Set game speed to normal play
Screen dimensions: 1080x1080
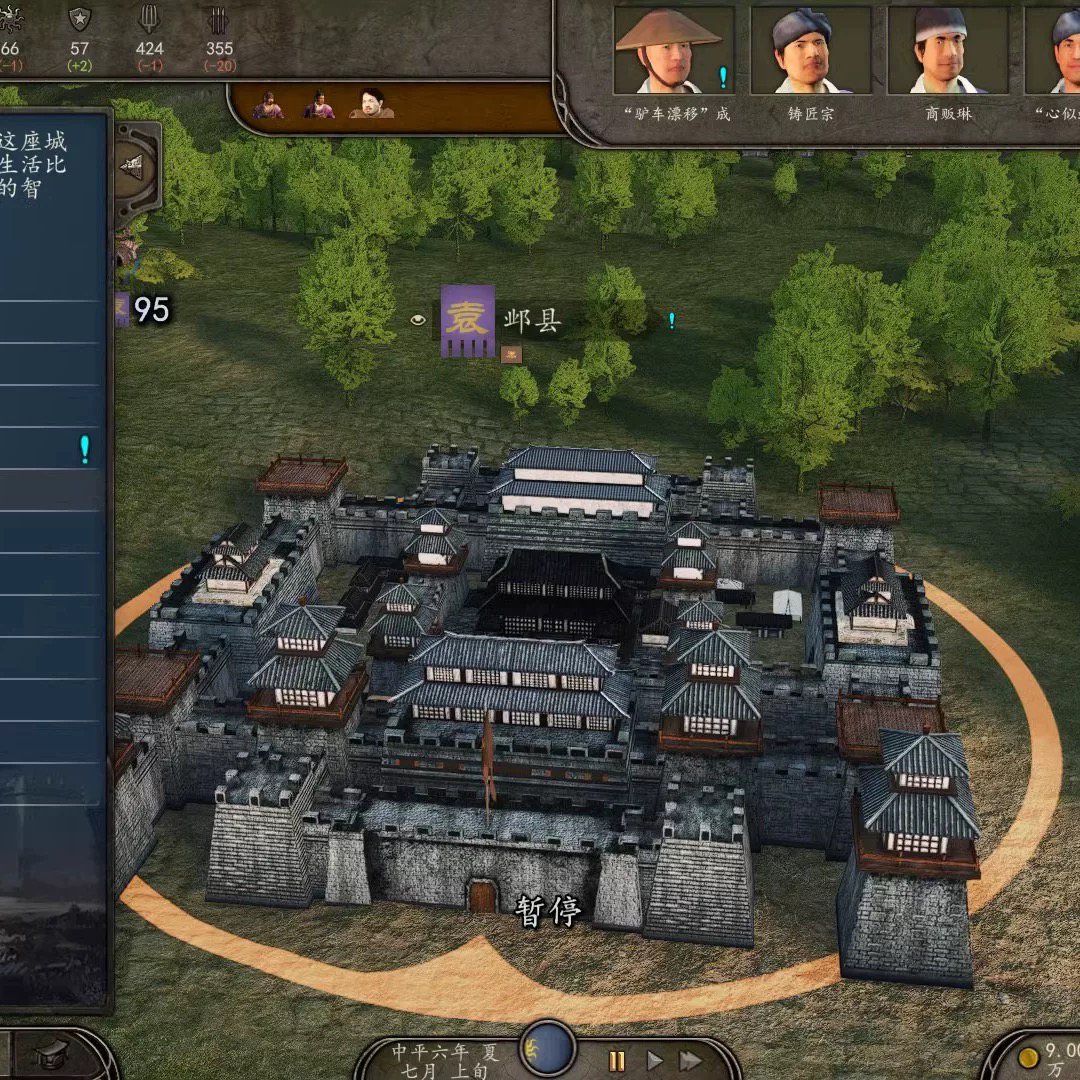(655, 1060)
